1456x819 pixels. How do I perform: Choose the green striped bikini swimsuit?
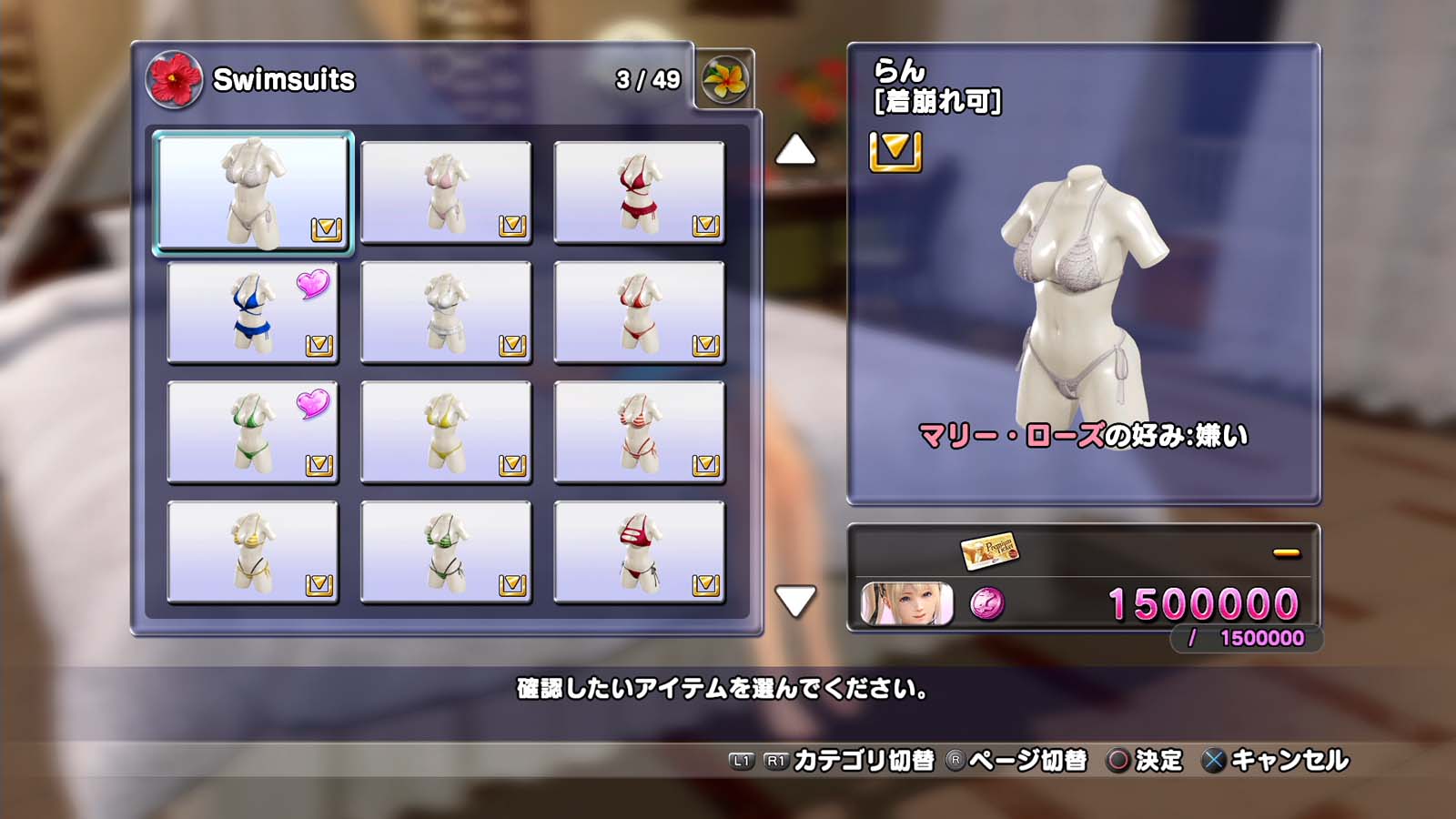[x=446, y=552]
